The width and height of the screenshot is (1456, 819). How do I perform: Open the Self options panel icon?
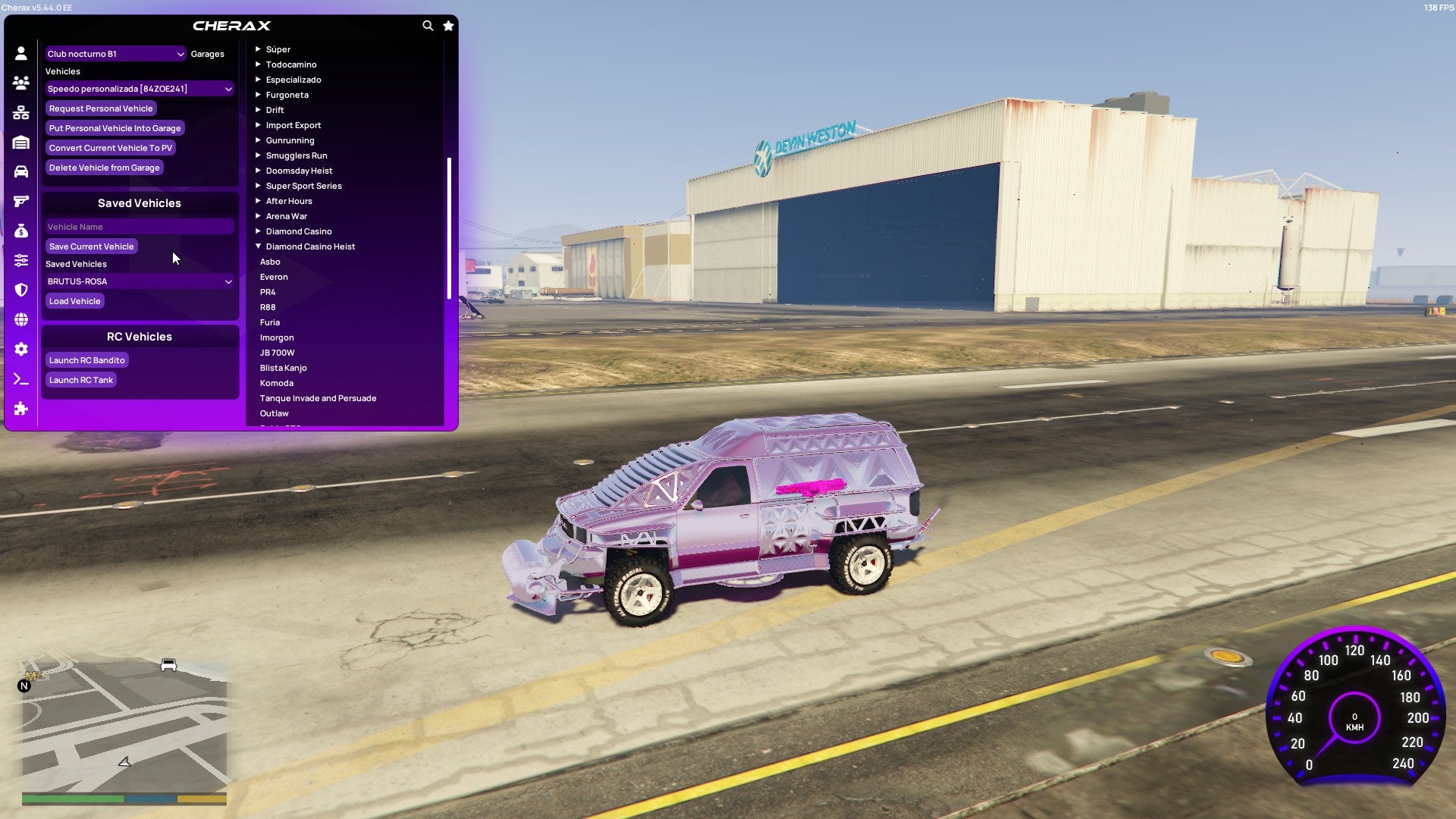tap(20, 53)
